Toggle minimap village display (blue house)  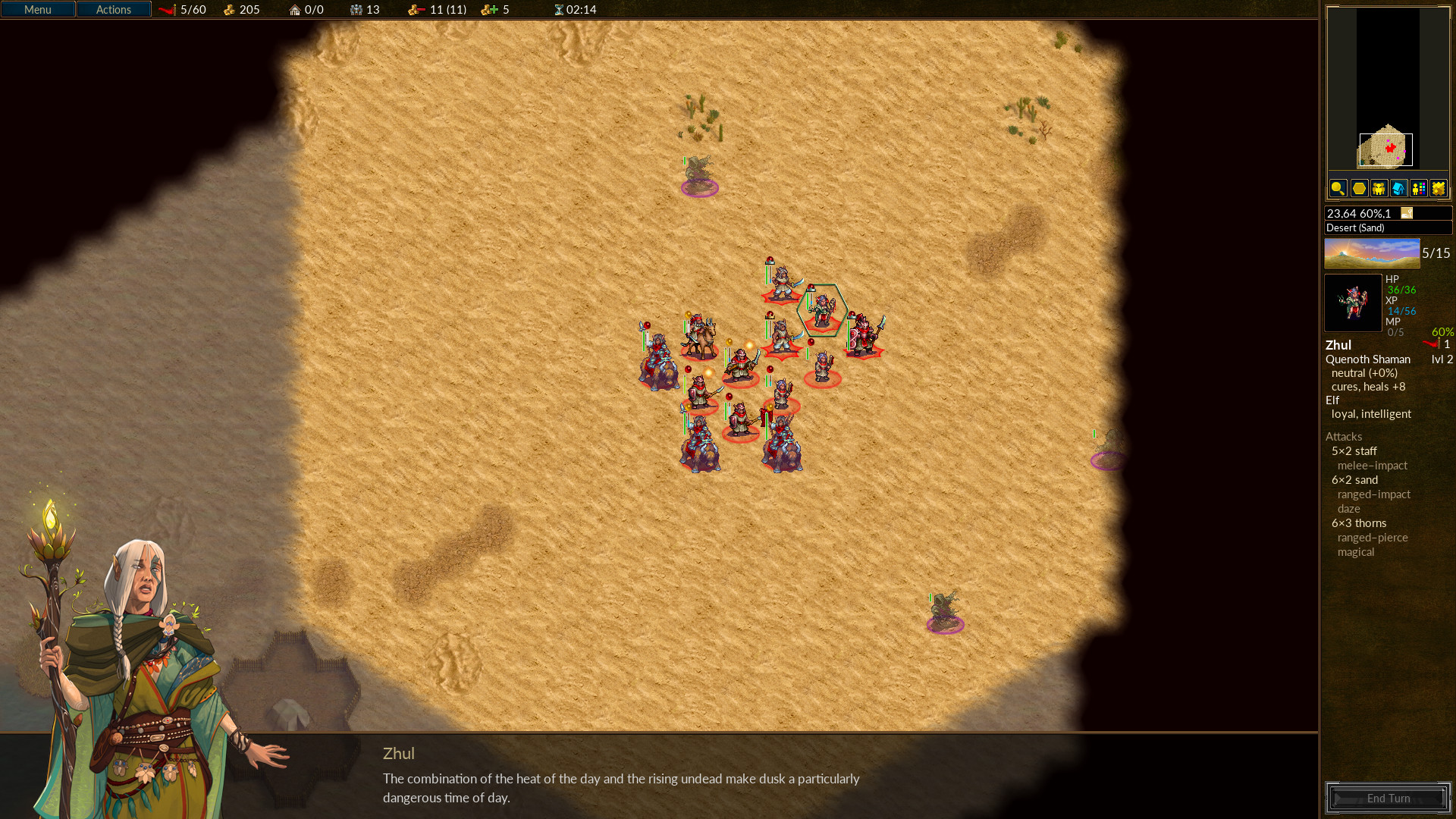1398,188
